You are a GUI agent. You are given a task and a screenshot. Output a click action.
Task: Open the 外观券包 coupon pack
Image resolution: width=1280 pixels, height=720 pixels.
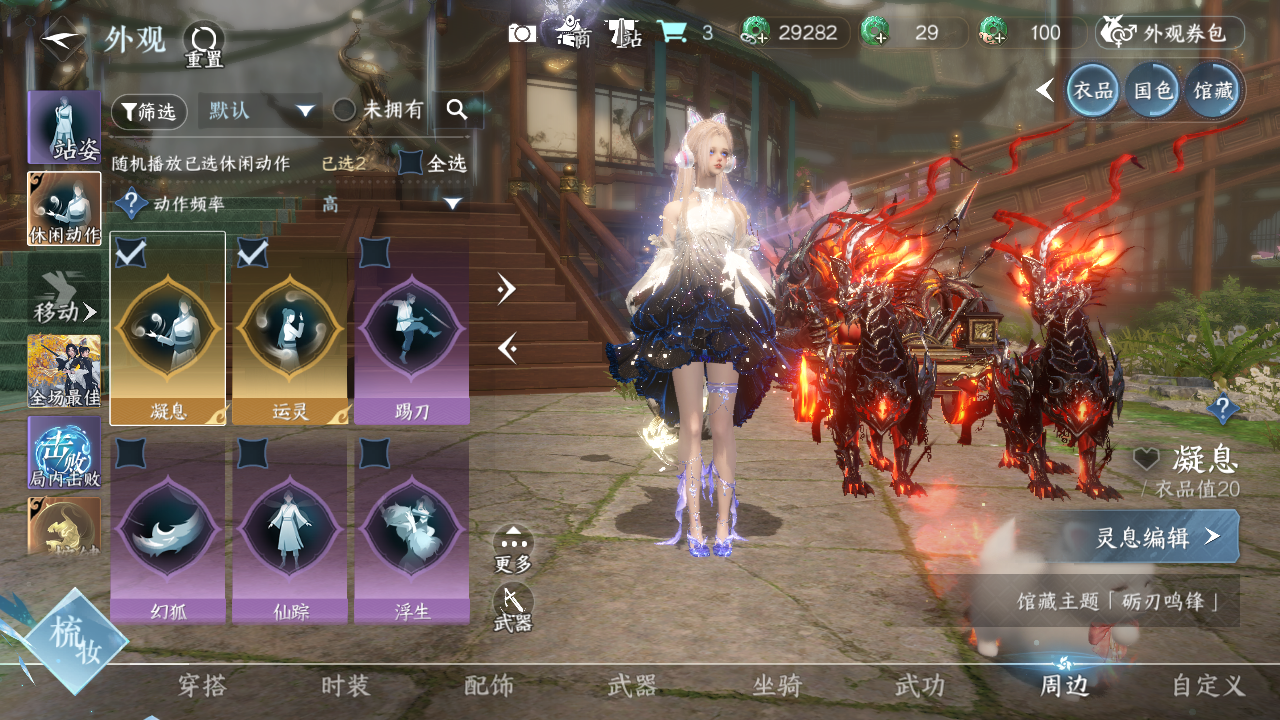pyautogui.click(x=1170, y=33)
